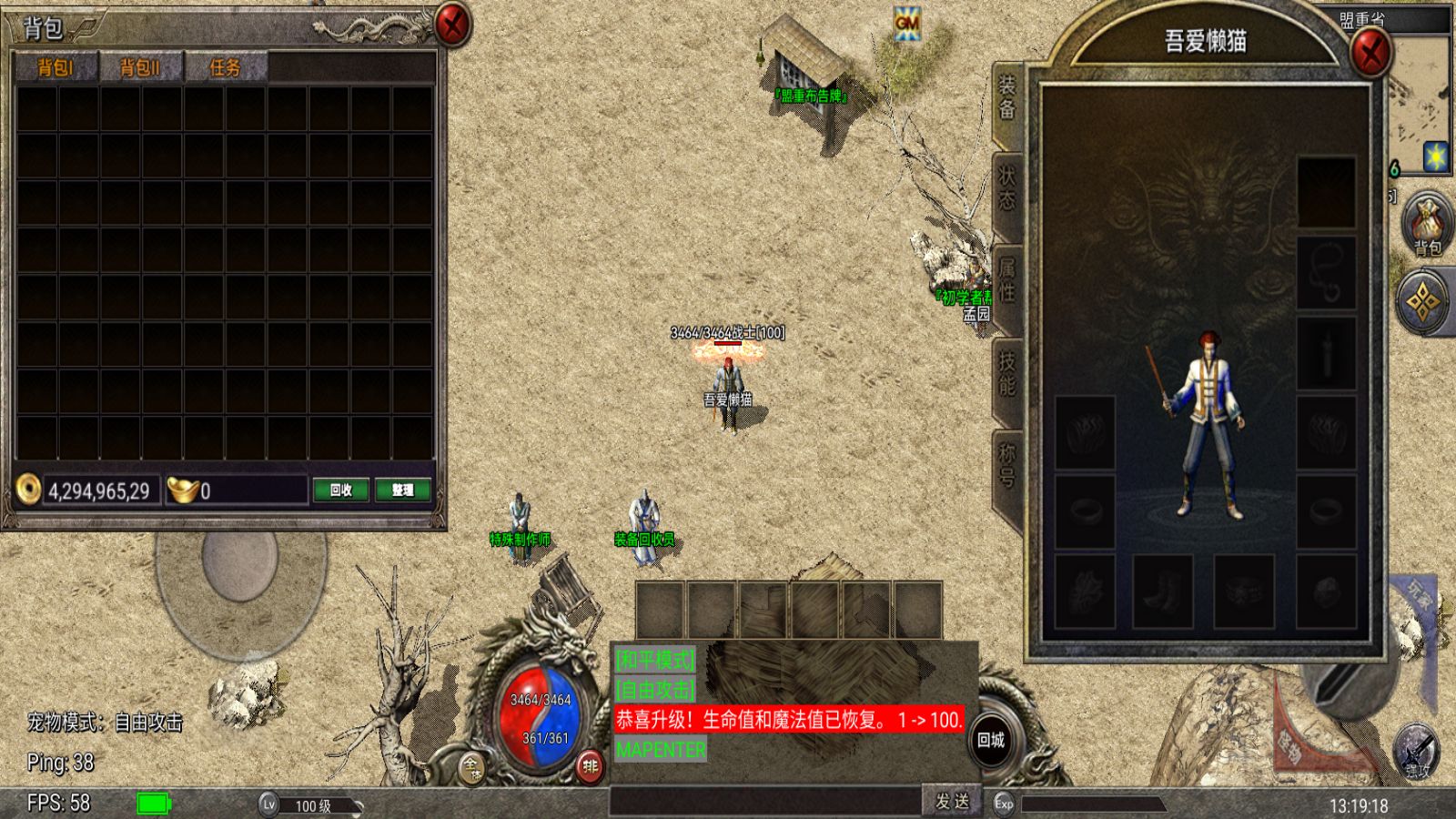Switch to the 背包I tab

[x=56, y=67]
